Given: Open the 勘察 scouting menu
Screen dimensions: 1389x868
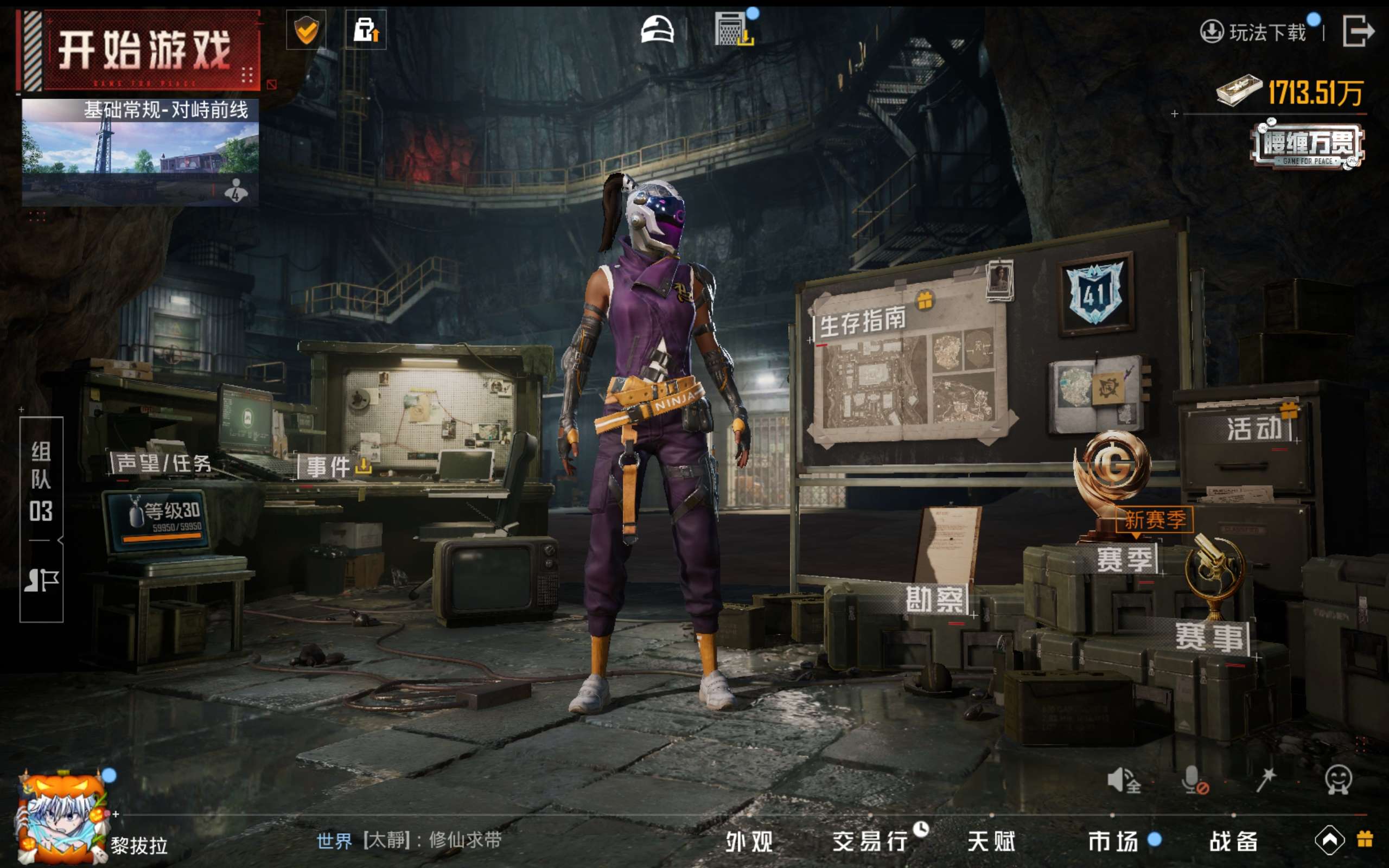Looking at the screenshot, I should pyautogui.click(x=935, y=601).
